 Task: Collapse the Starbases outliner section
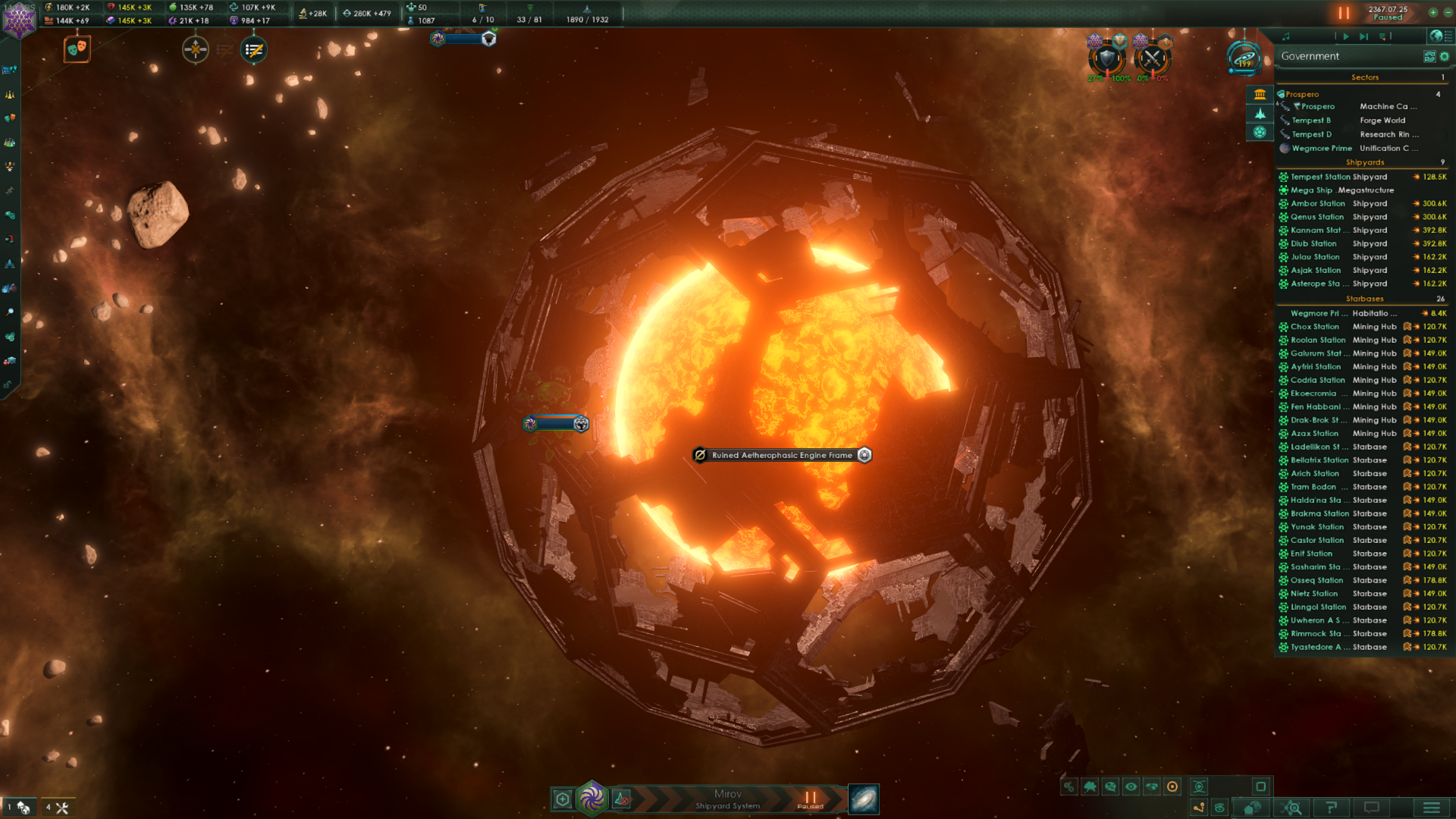pos(1364,299)
